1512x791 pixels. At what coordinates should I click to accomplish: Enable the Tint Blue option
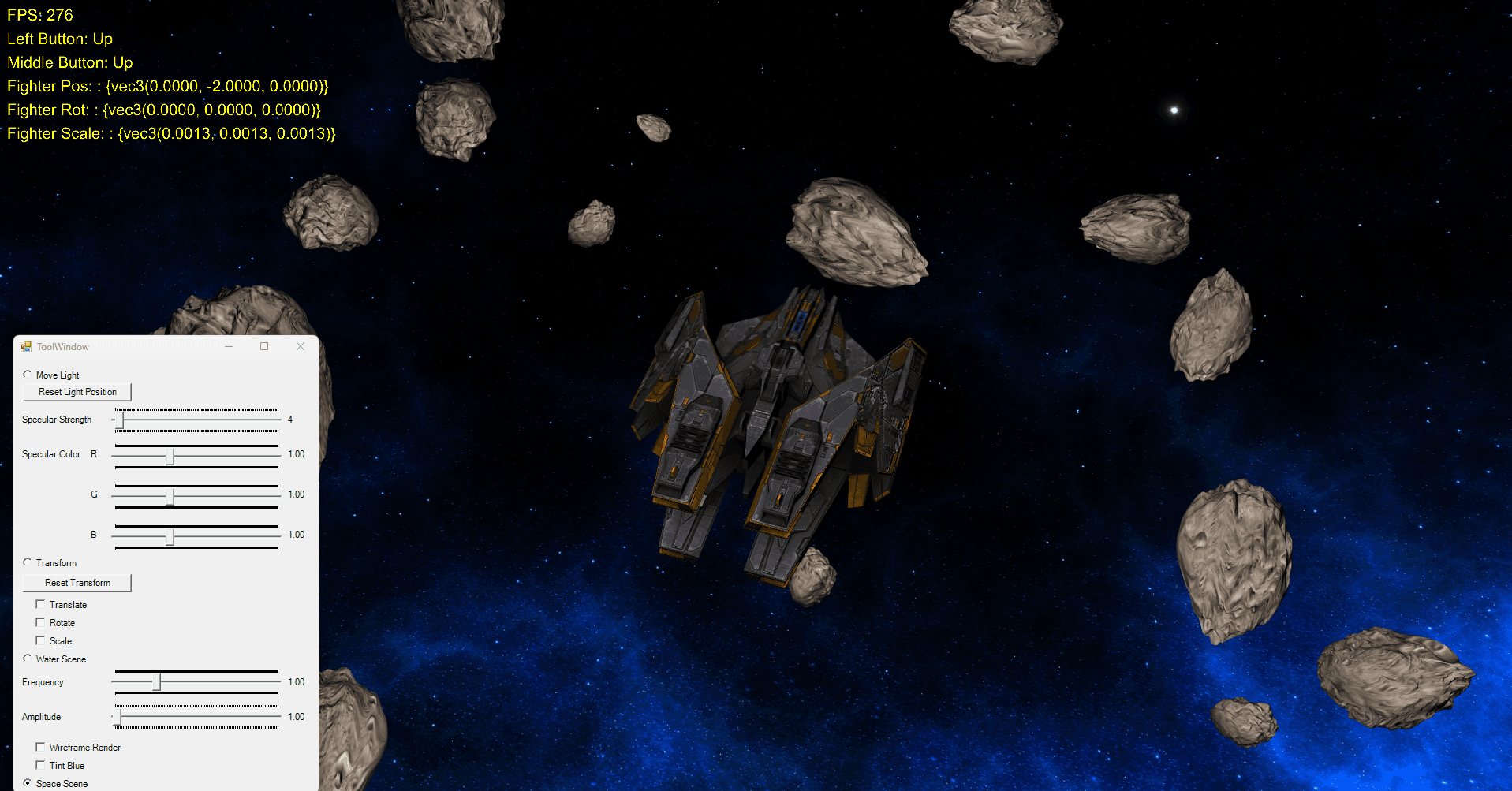coord(40,764)
